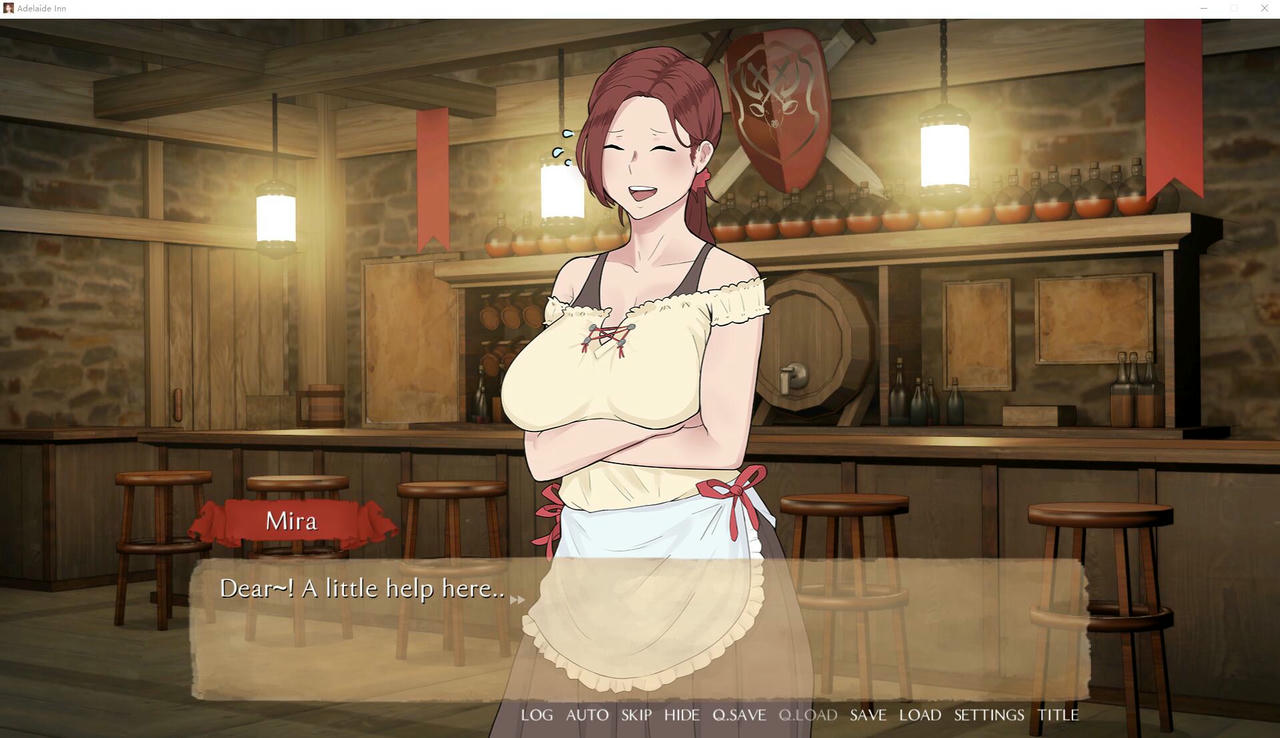Create a quick save with Q.SAVE

pyautogui.click(x=739, y=714)
